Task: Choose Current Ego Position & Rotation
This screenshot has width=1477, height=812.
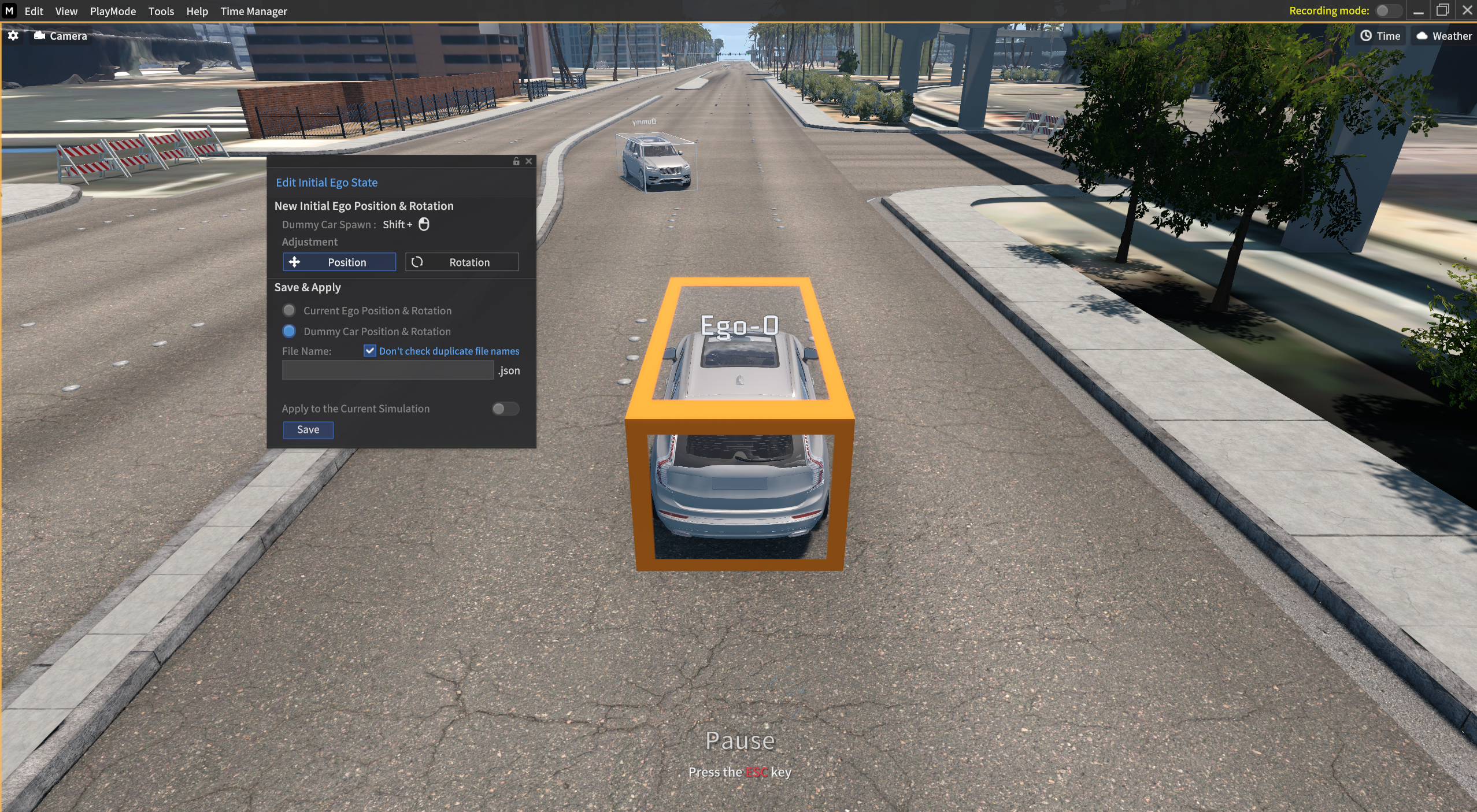Action: (x=289, y=310)
